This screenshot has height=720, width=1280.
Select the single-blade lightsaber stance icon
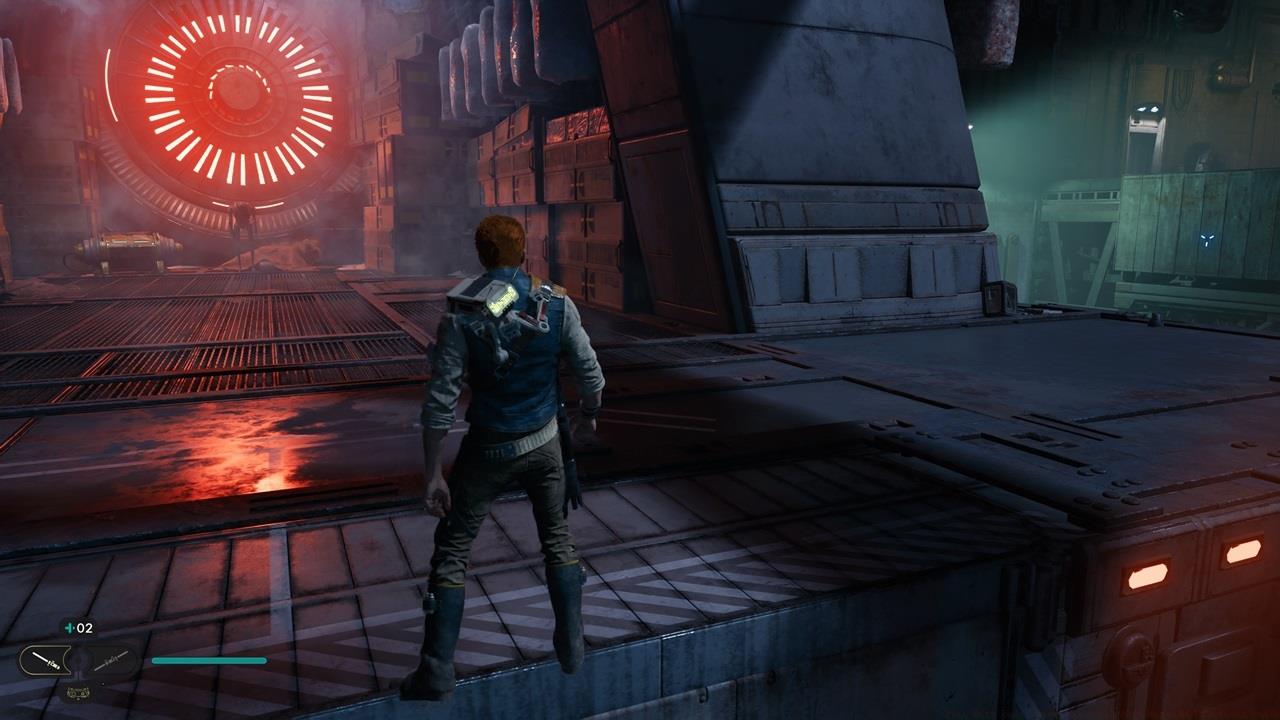(45, 660)
